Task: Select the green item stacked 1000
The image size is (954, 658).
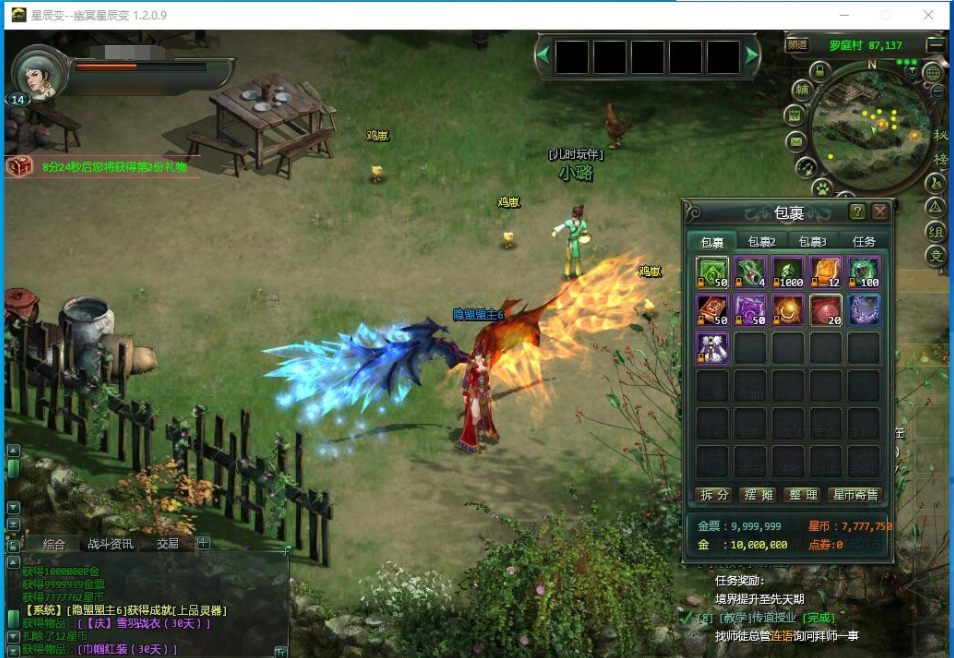Action: pyautogui.click(x=788, y=272)
